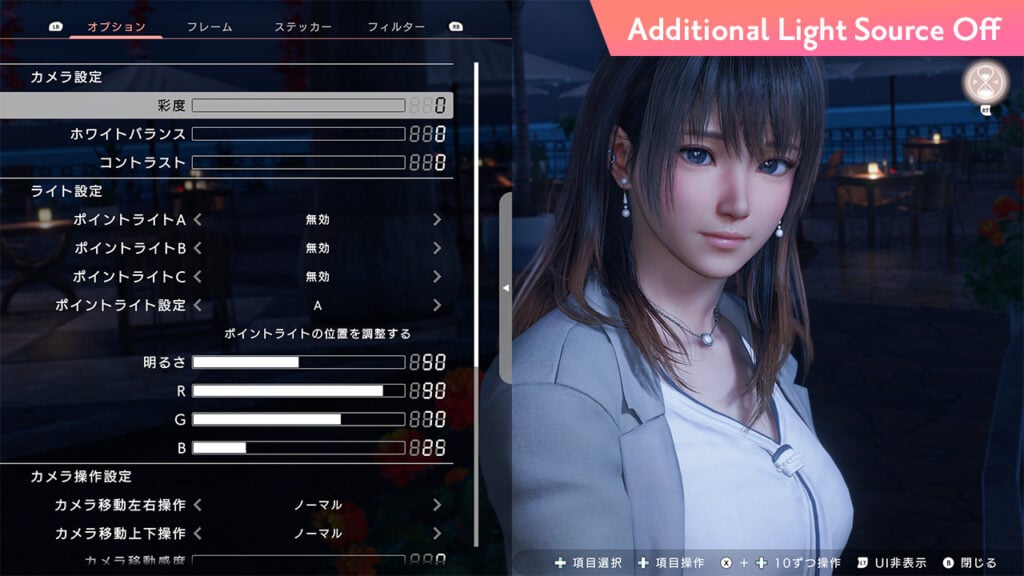Click the ホワイトバランス slider bar
1024x576 pixels.
(298, 134)
